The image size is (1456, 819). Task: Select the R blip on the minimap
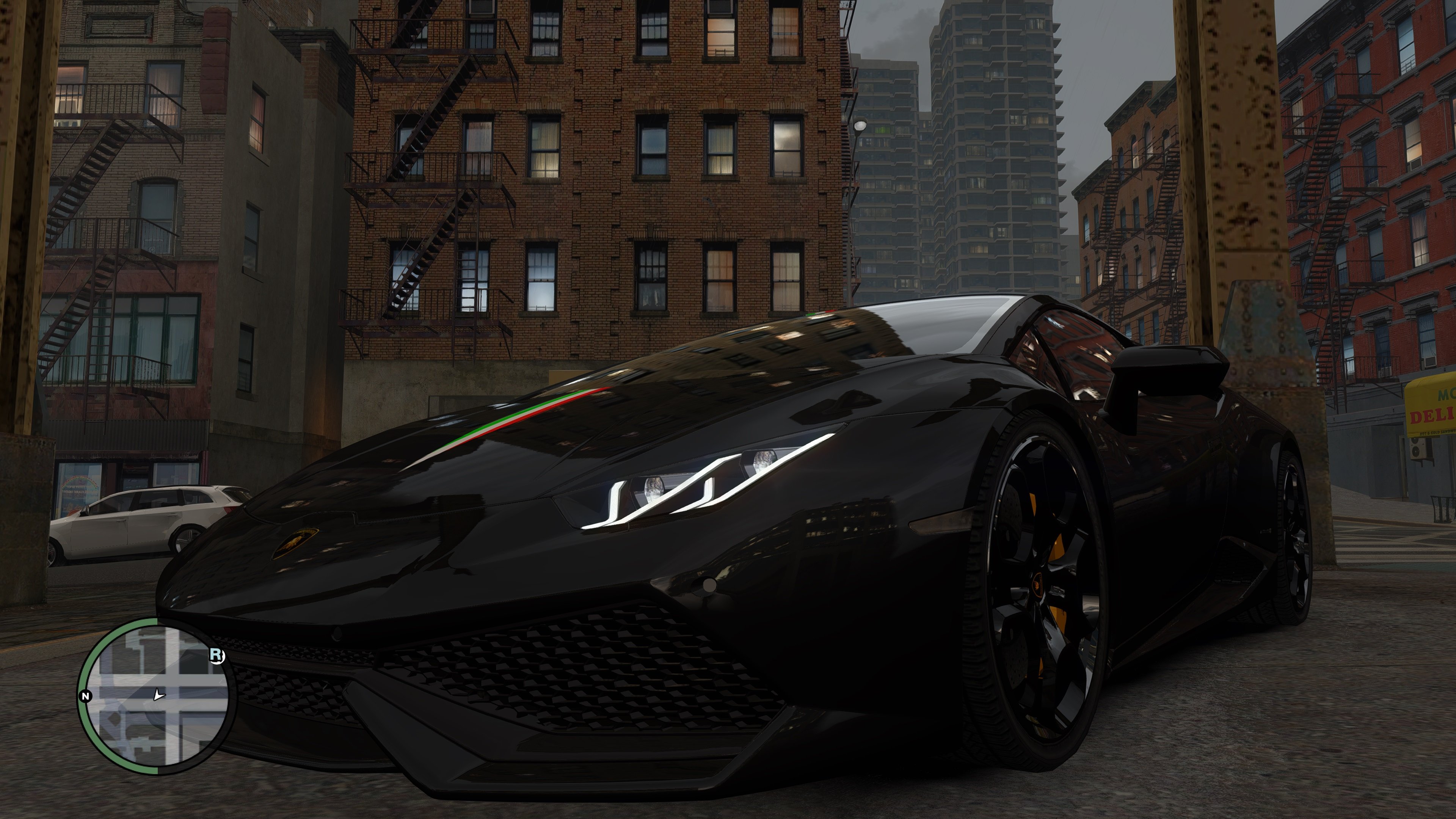tap(217, 655)
